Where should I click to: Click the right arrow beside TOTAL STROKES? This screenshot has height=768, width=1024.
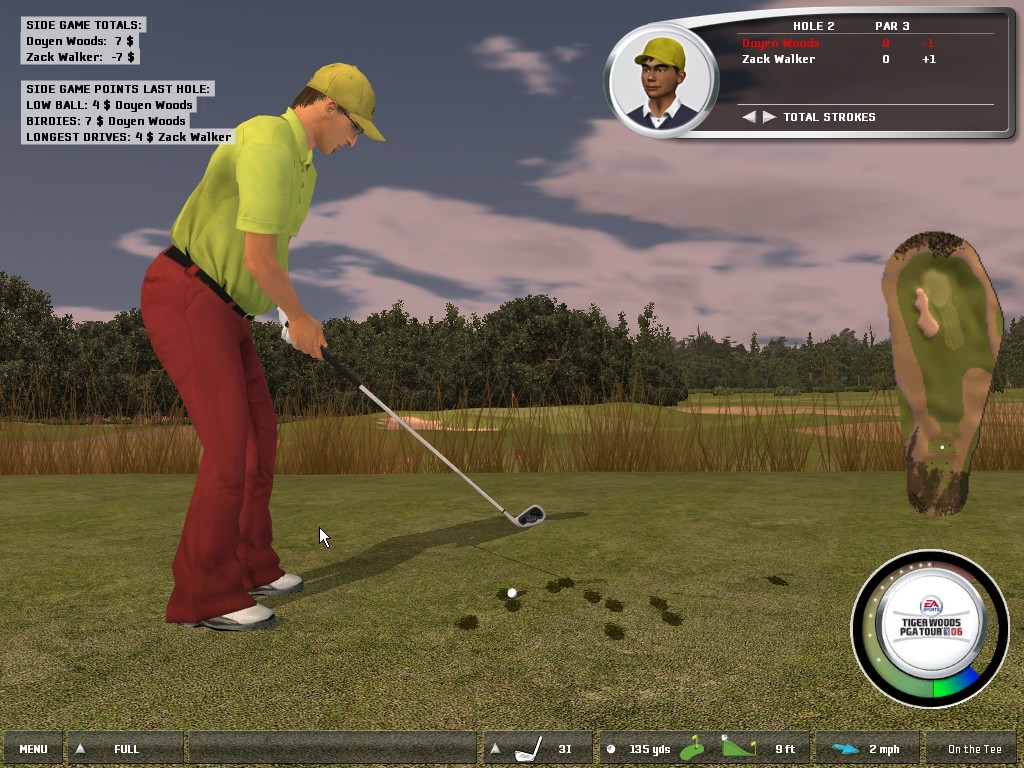click(769, 117)
